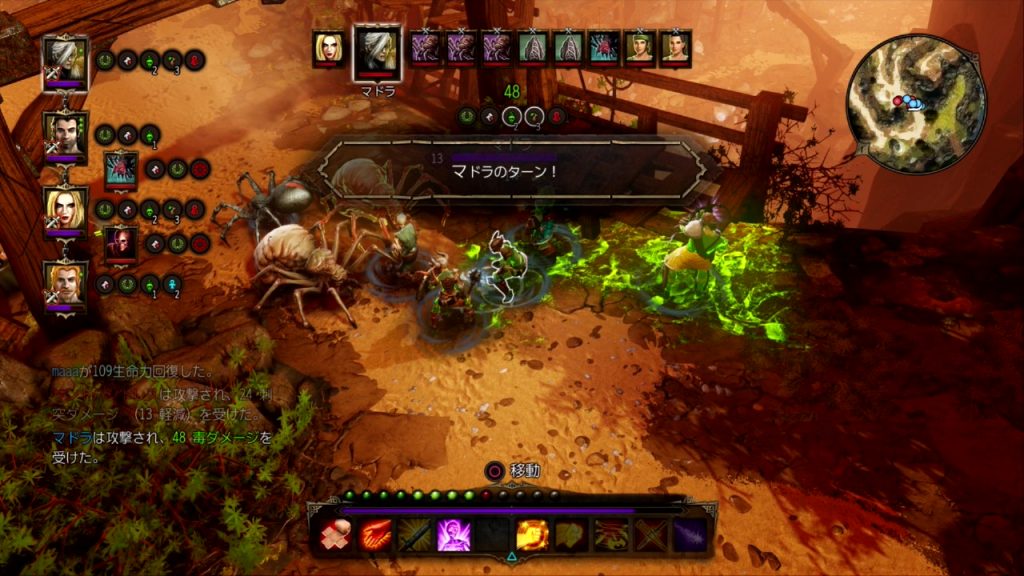
Task: Select the white-haired Madora party portrait
Action: 65,64
